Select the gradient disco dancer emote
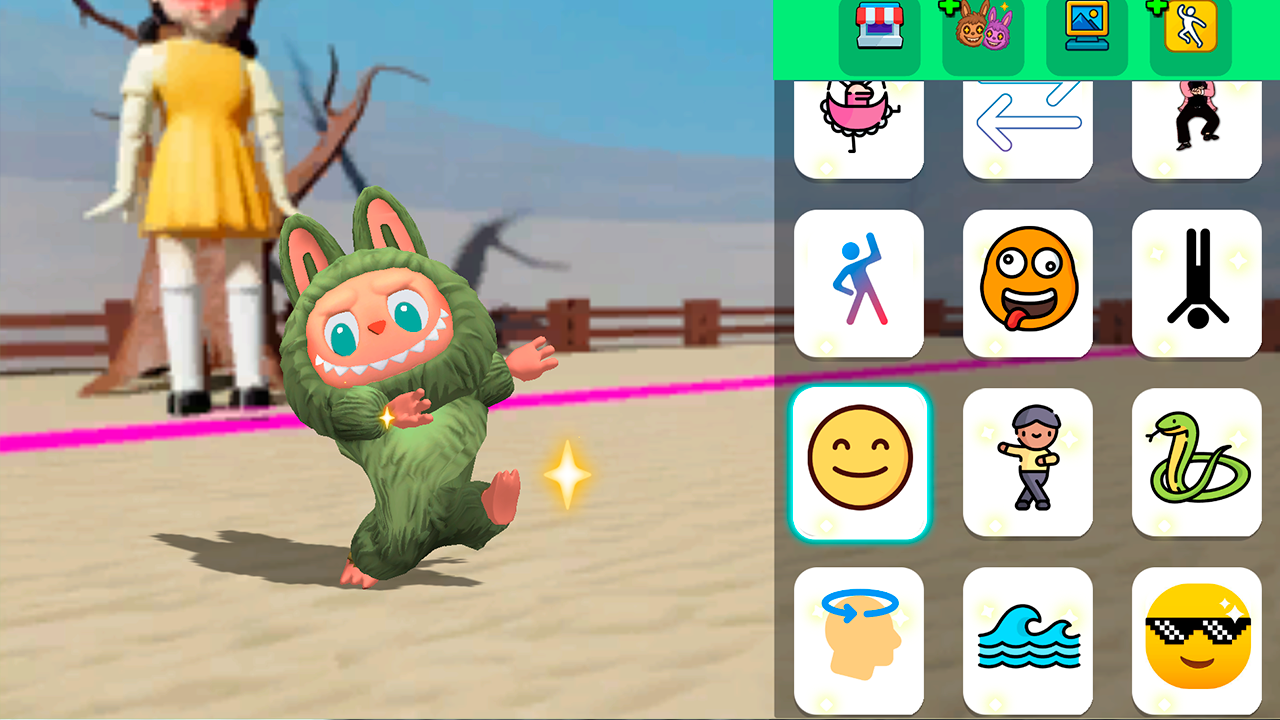1280x720 pixels. tap(859, 283)
